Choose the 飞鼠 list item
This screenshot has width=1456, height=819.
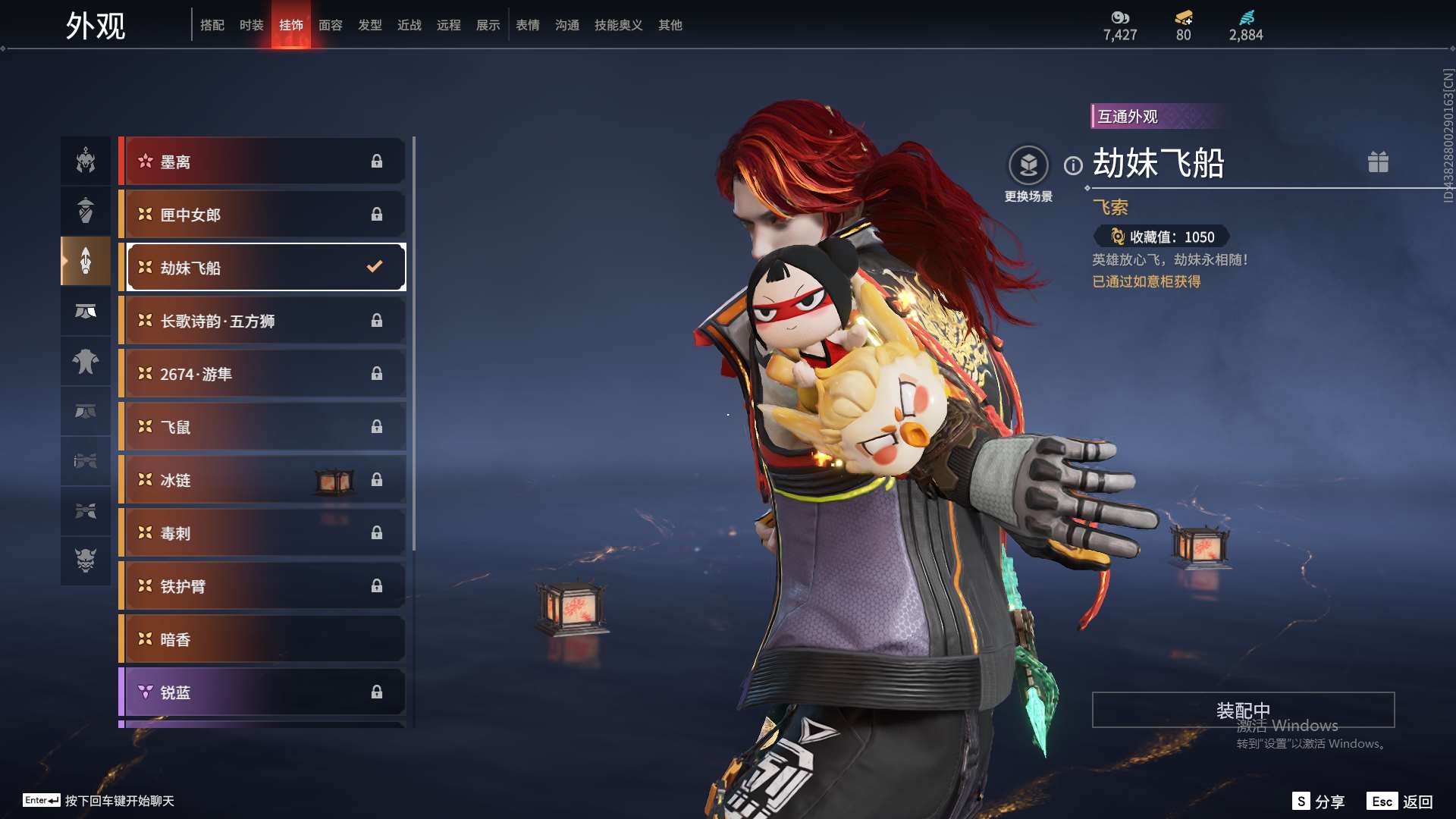263,427
